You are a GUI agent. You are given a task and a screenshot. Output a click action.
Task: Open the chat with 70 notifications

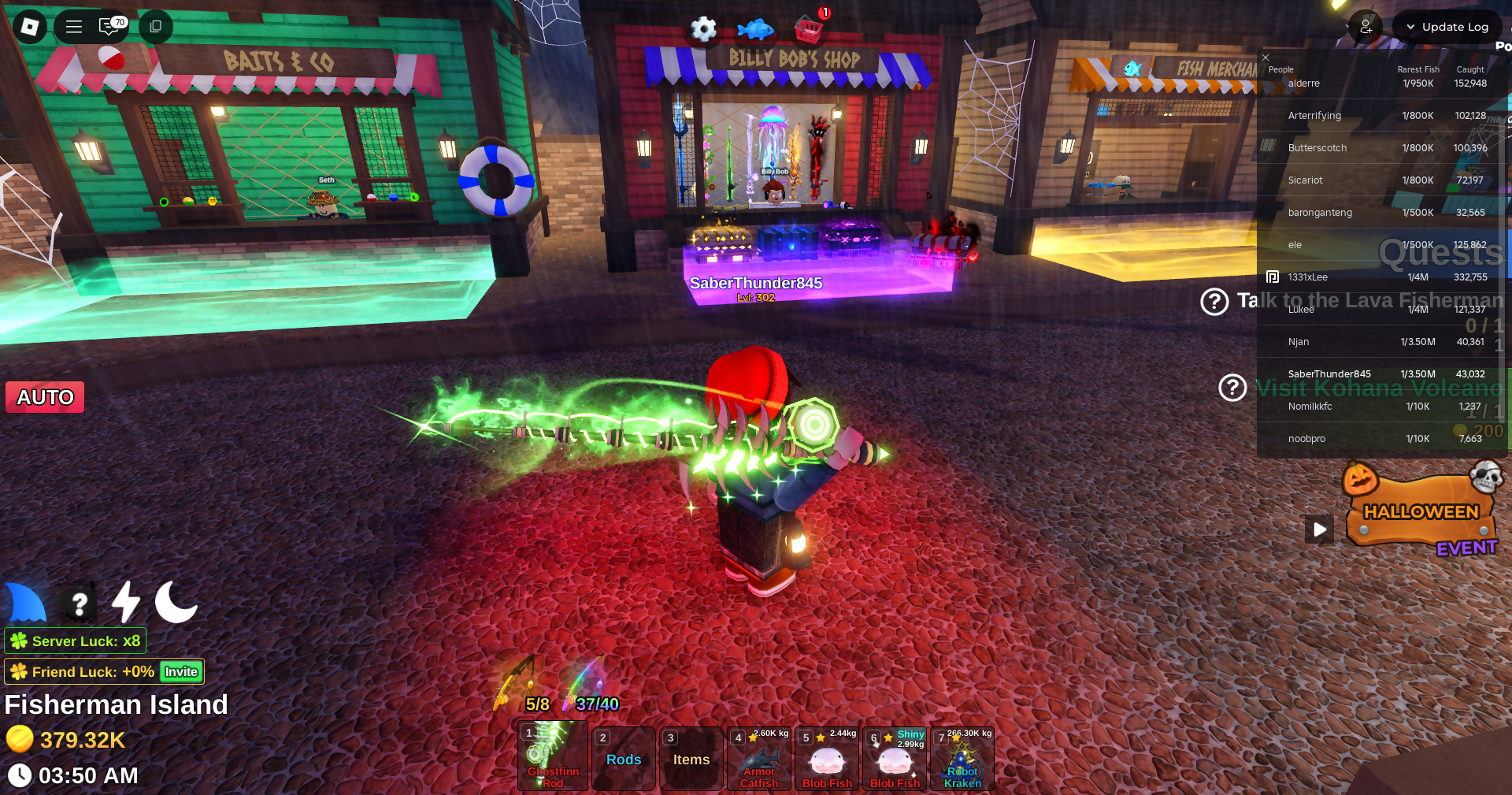[x=112, y=27]
